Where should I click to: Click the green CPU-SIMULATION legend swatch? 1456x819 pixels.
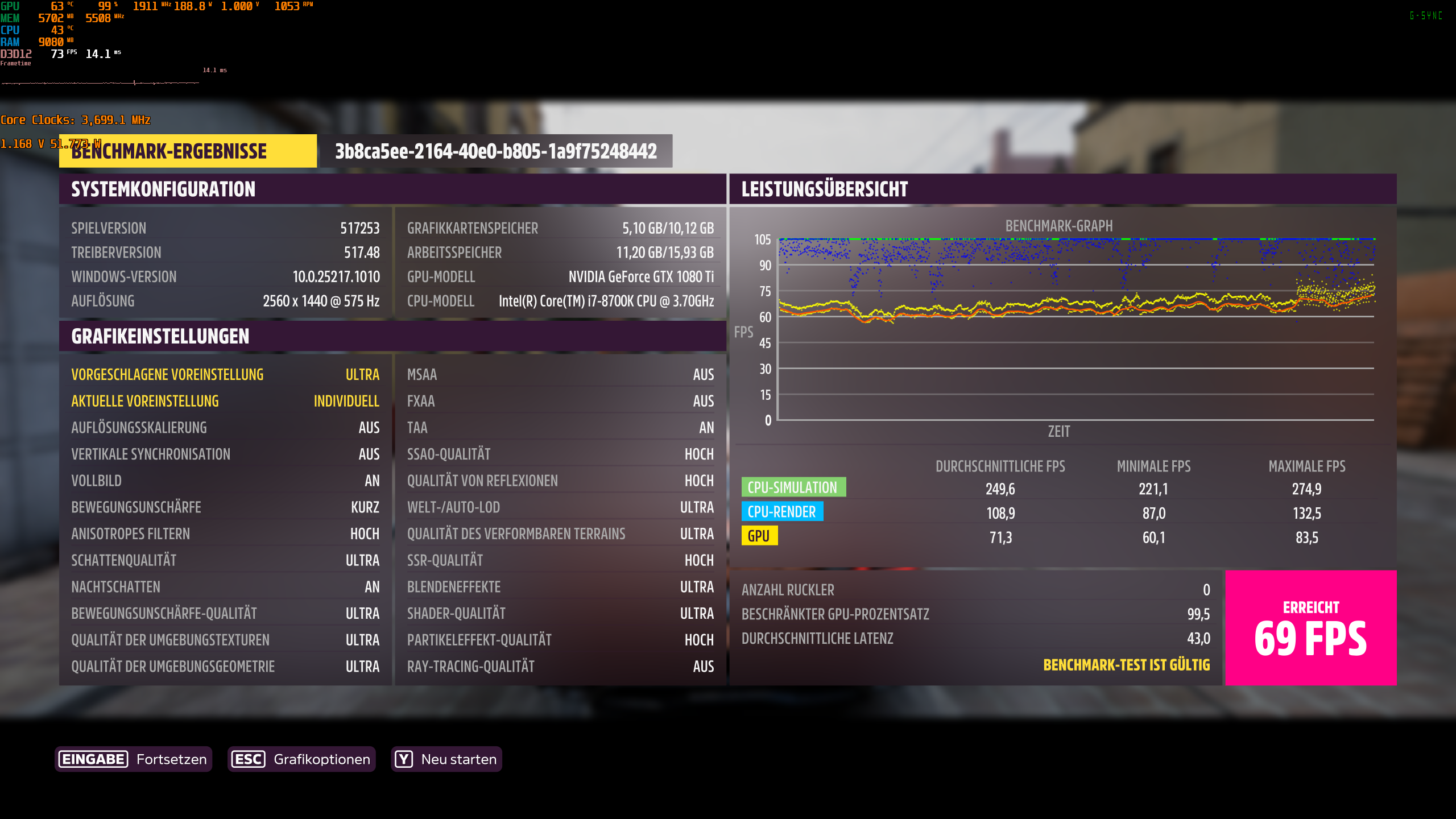[x=793, y=487]
